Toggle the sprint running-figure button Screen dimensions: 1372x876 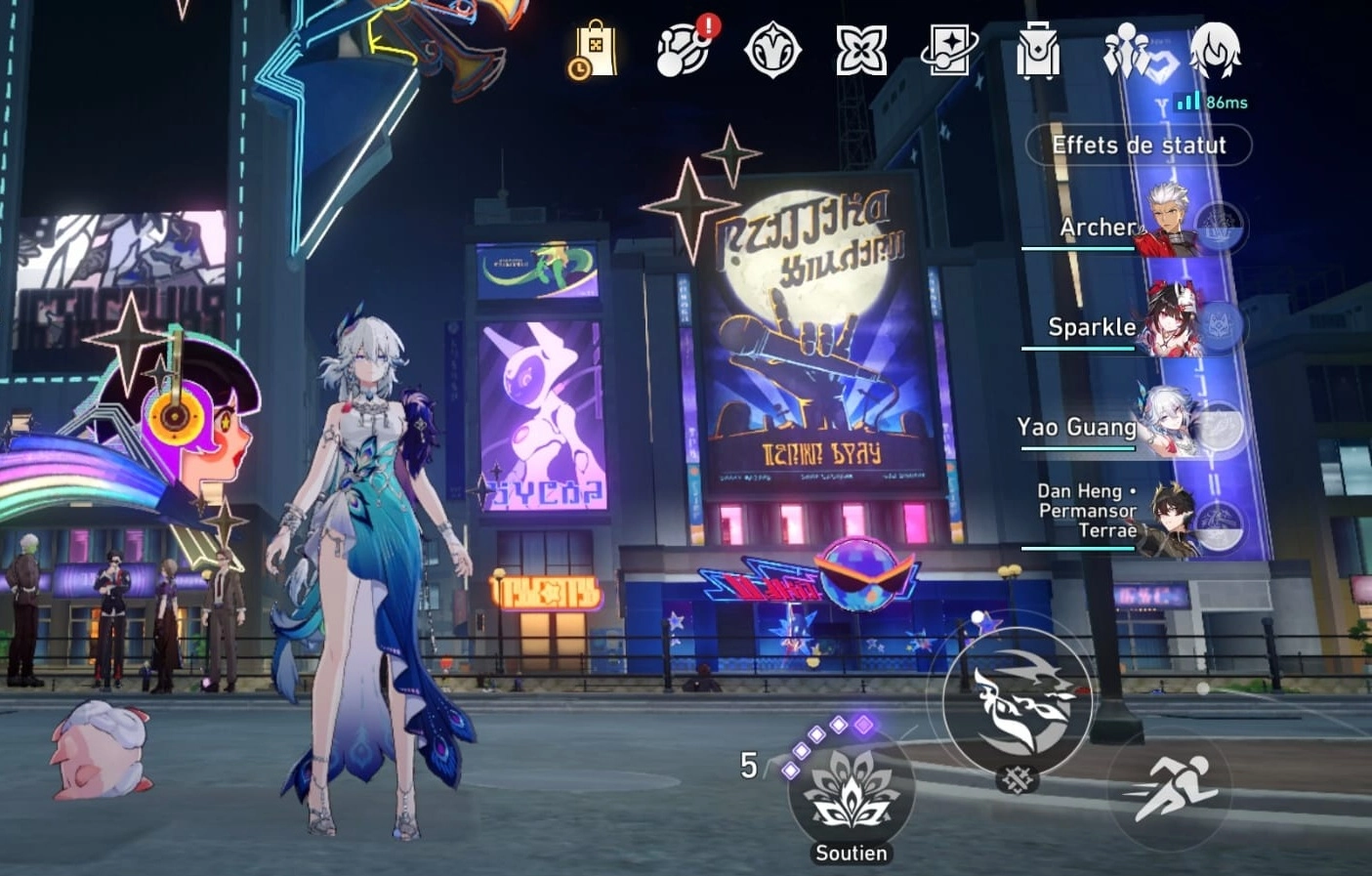[1171, 786]
